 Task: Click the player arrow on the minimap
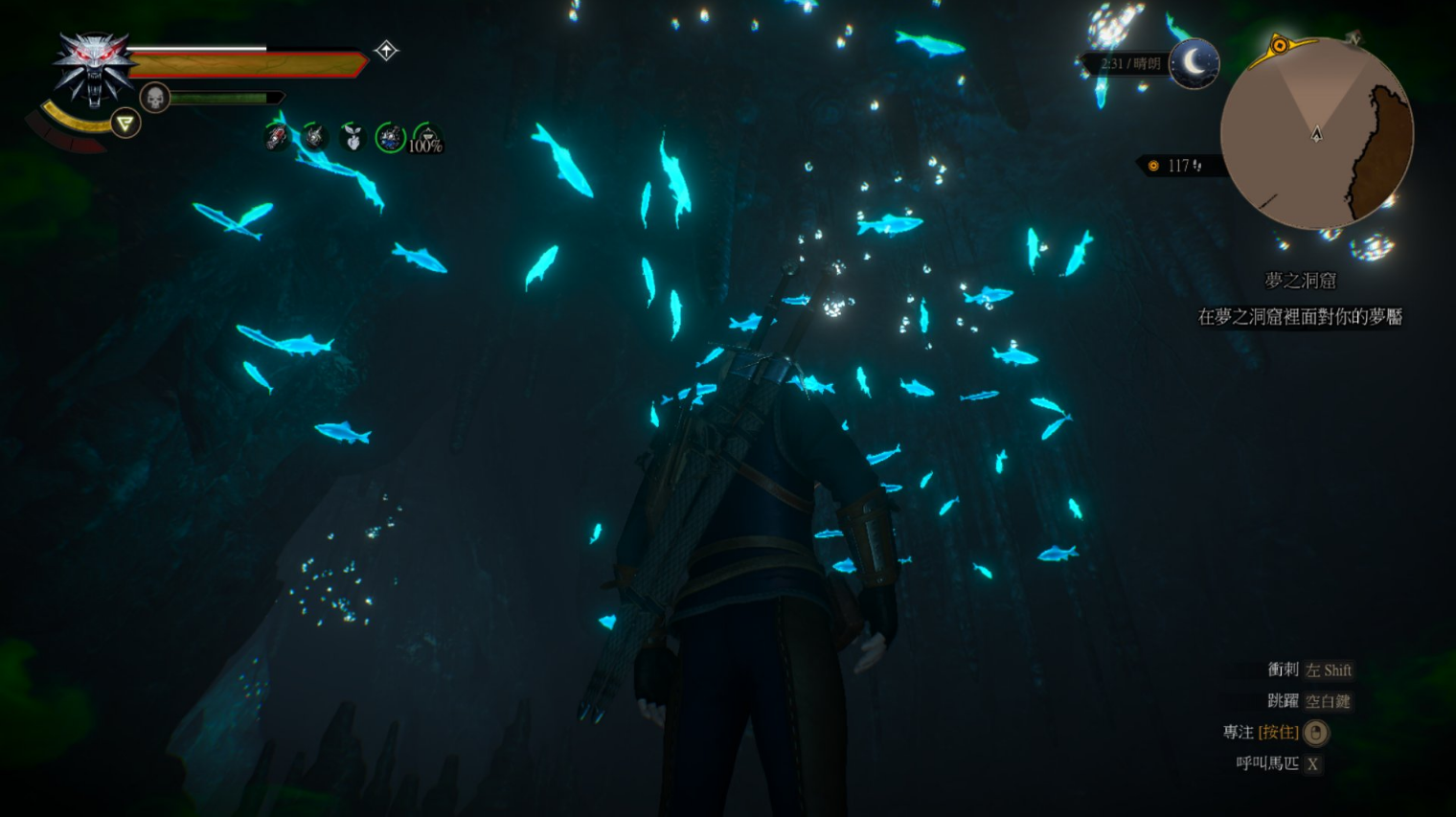[1316, 134]
